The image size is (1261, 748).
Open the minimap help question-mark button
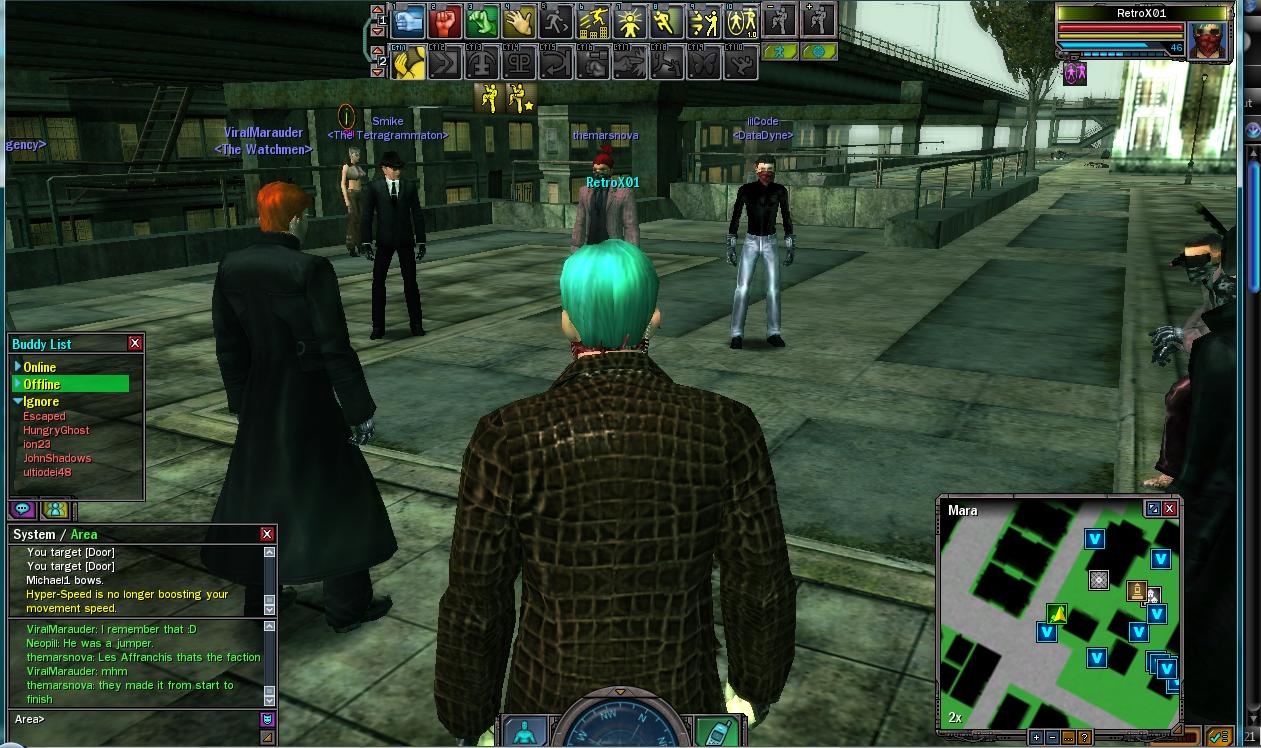pyautogui.click(x=1084, y=737)
